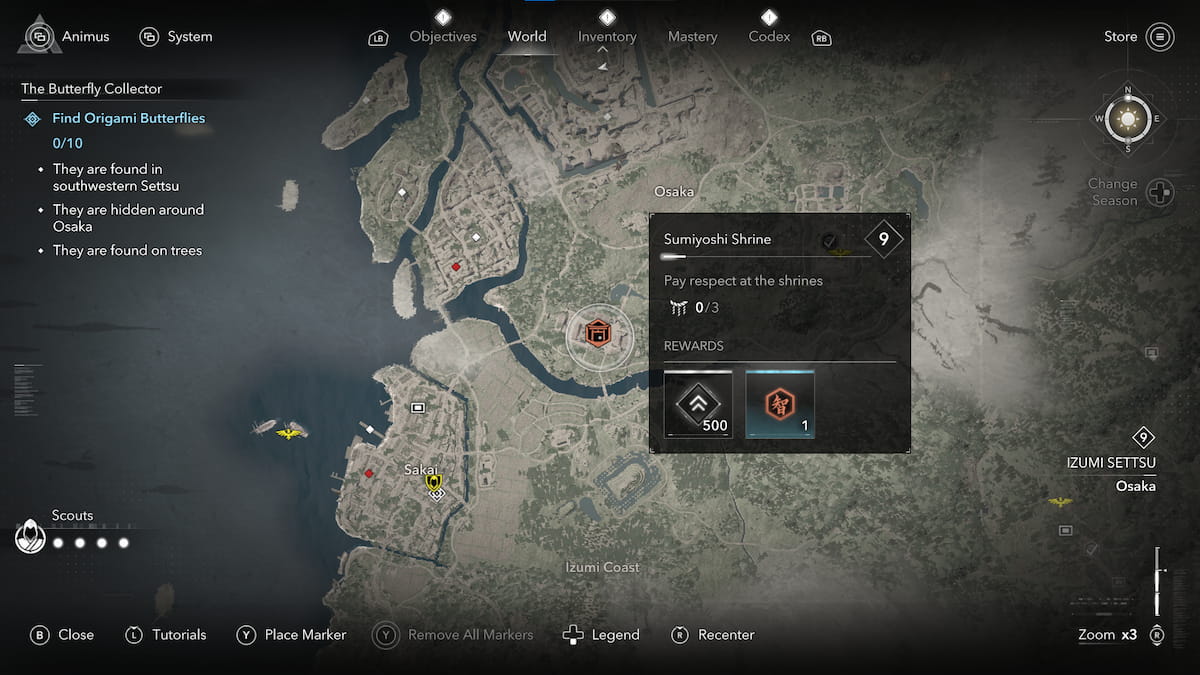The height and width of the screenshot is (675, 1200).
Task: Open the Inventory tab
Action: [607, 37]
